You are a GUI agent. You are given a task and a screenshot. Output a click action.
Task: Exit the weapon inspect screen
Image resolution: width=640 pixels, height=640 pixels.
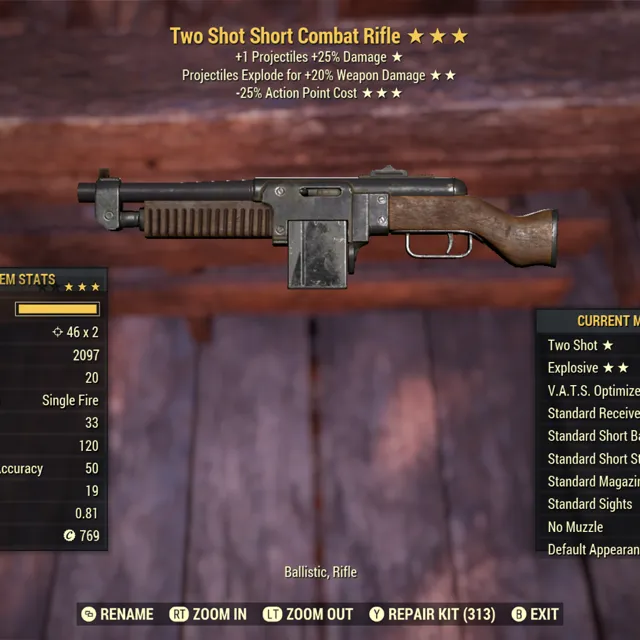click(535, 614)
